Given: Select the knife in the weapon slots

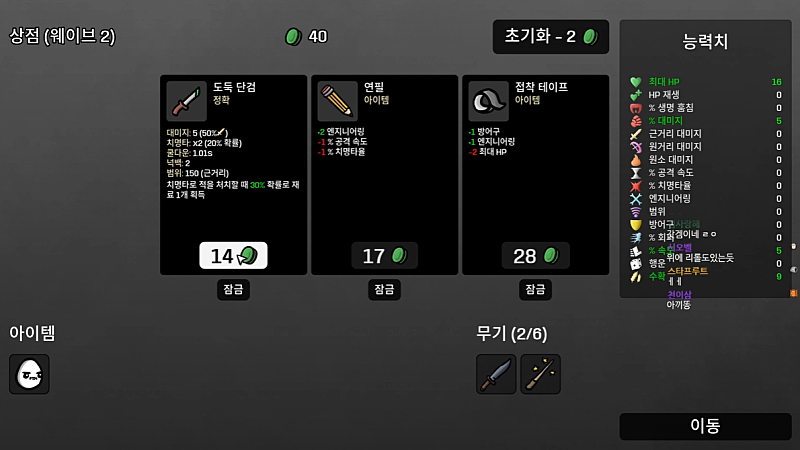Looking at the screenshot, I should [496, 374].
